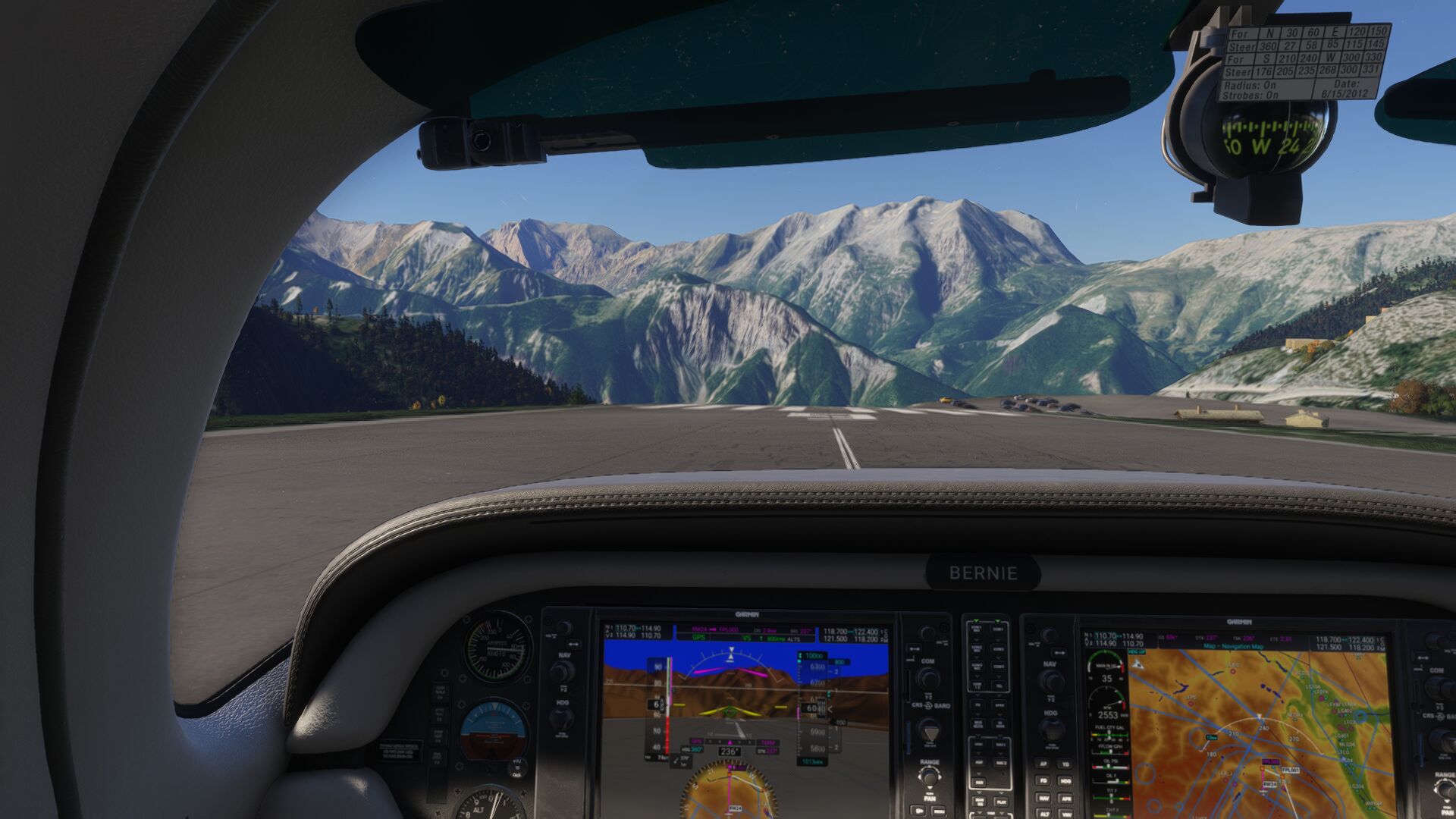1456x819 pixels.
Task: Click the Garmin navigation map display
Action: click(x=1260, y=728)
